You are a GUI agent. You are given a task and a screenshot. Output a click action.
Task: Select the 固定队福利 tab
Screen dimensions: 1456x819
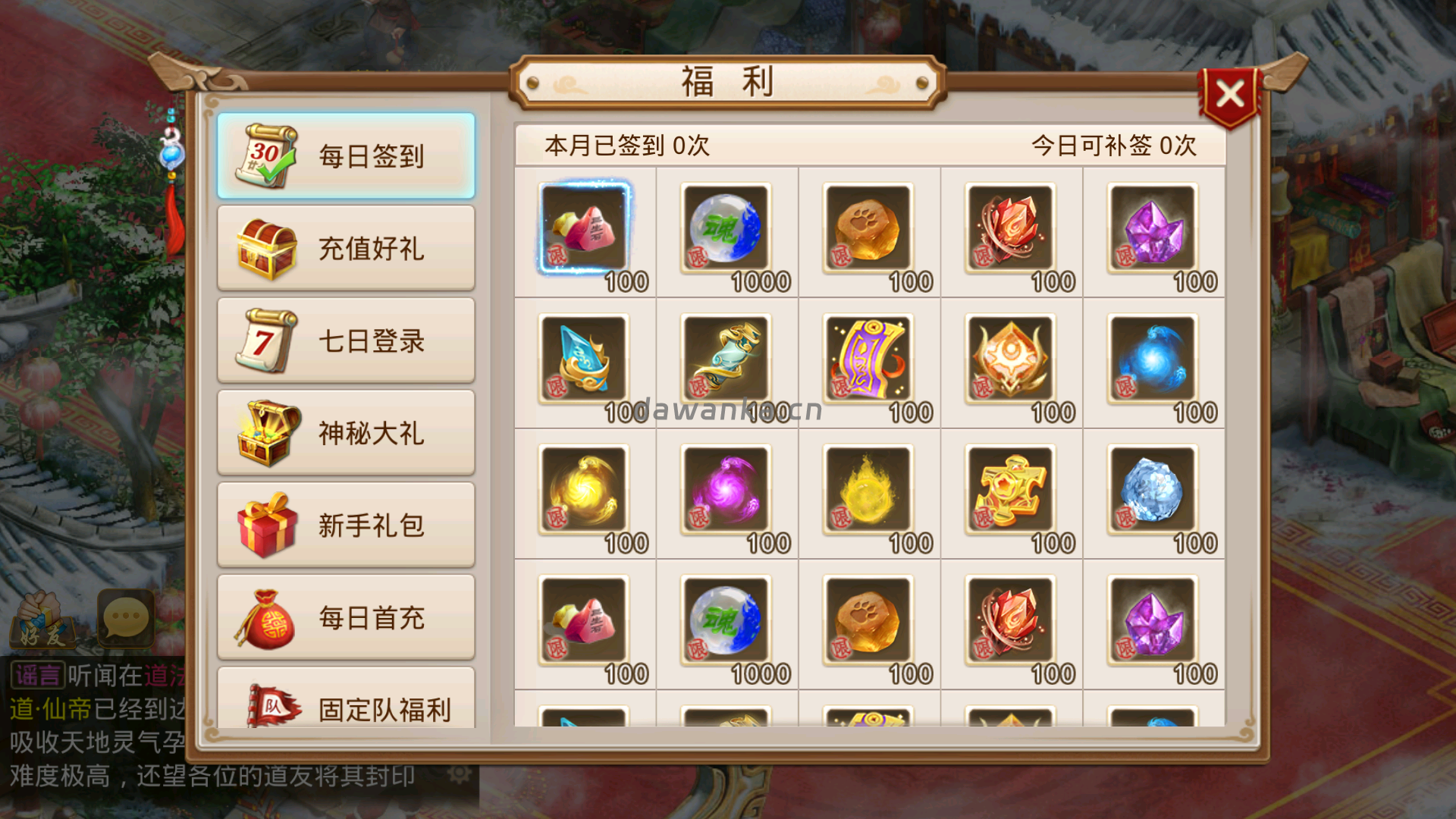(x=345, y=709)
